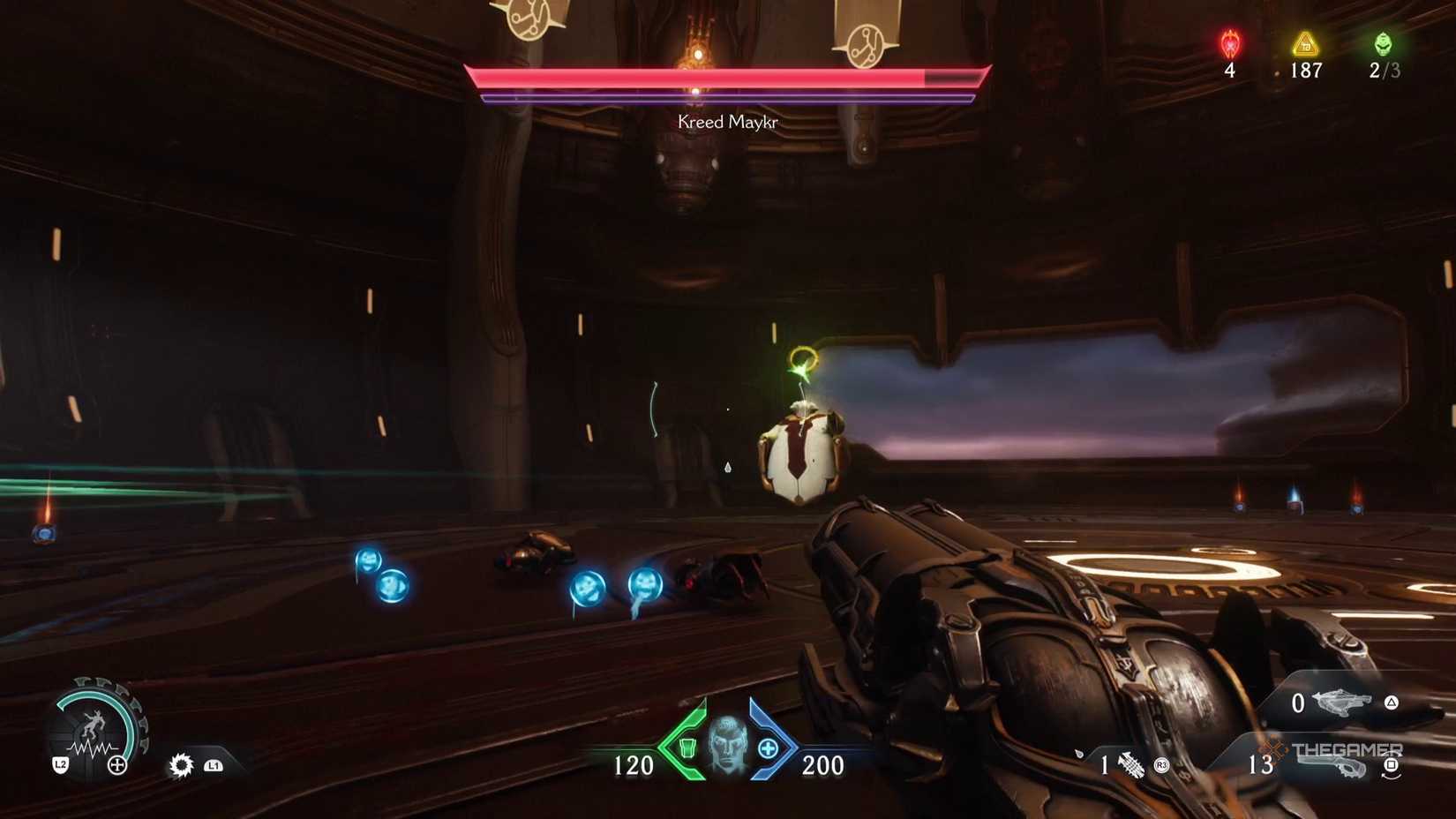Click the Kreed Maykr name label

tap(725, 123)
